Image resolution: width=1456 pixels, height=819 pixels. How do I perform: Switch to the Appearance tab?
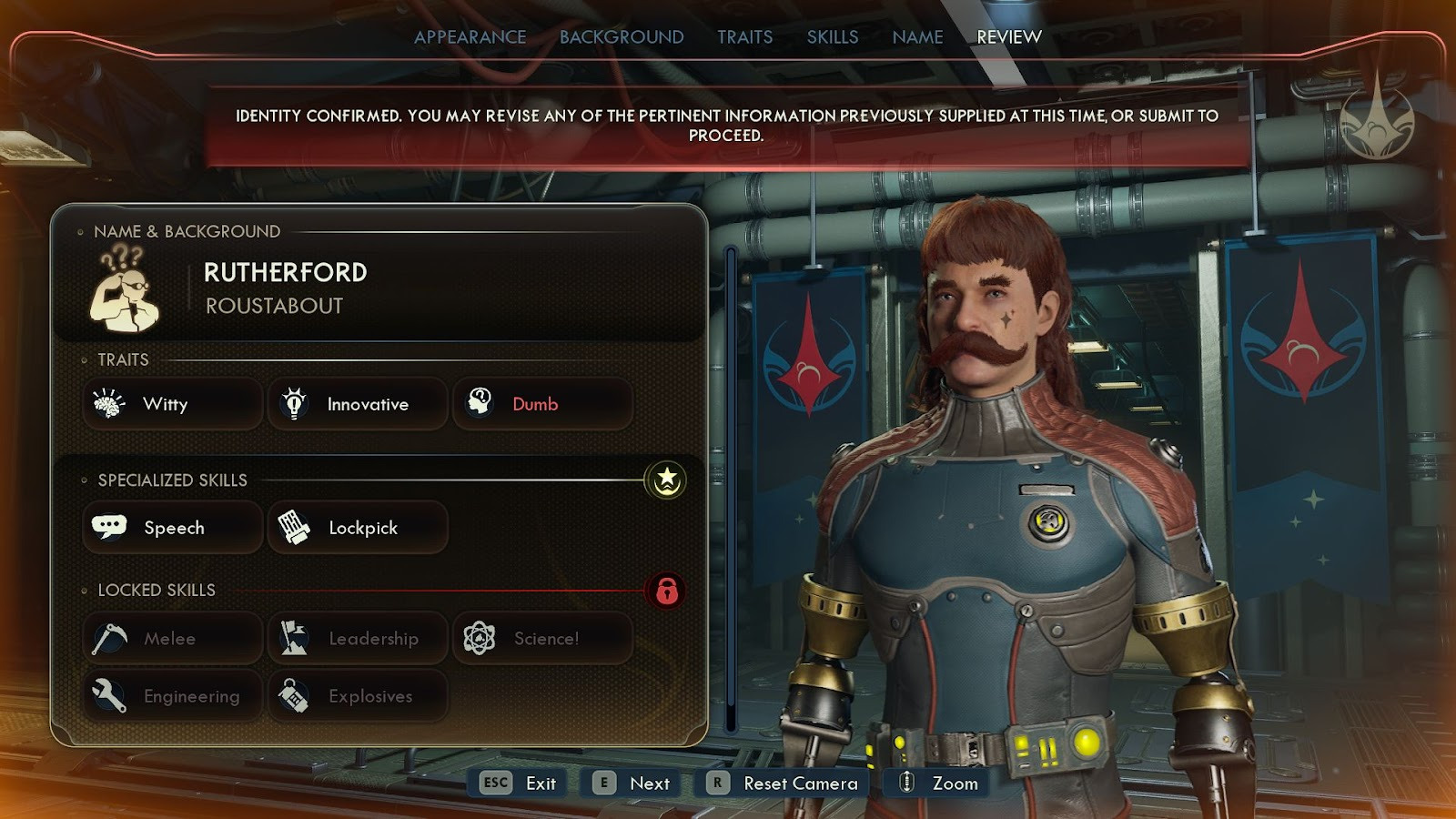point(470,37)
